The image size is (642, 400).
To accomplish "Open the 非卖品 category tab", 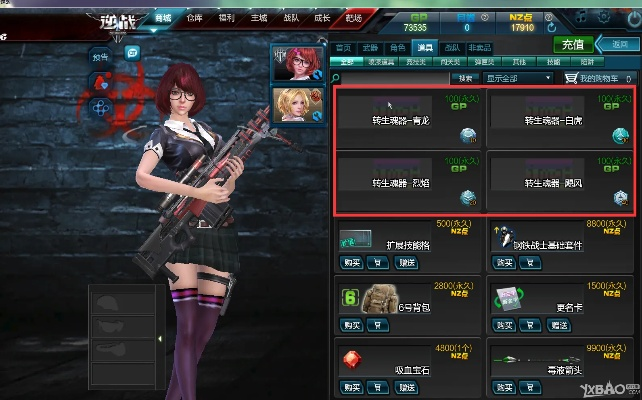I will point(480,47).
